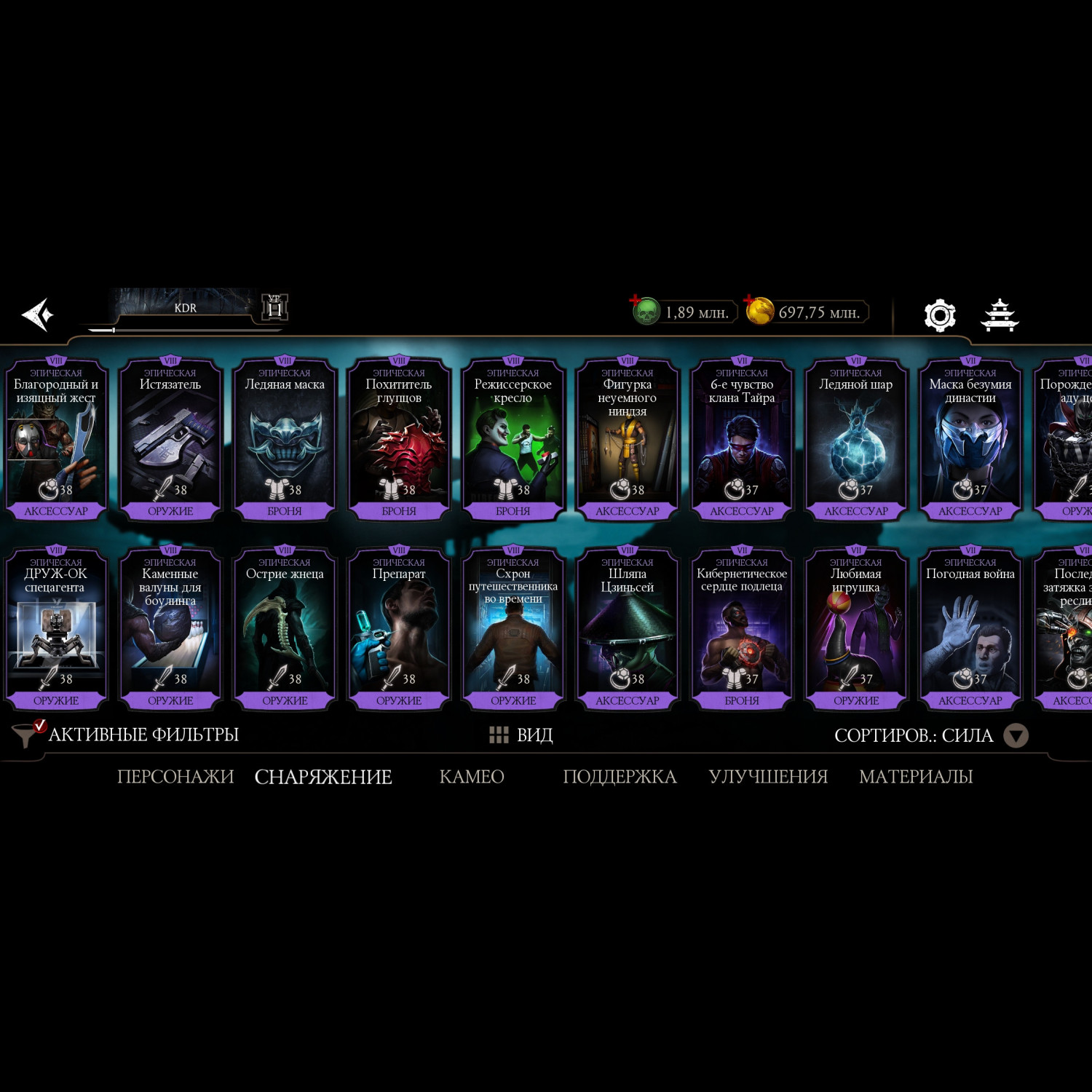Image resolution: width=1092 pixels, height=1092 pixels.
Task: Pick the Шляпа Цзиньсей accessory card
Action: point(628,628)
